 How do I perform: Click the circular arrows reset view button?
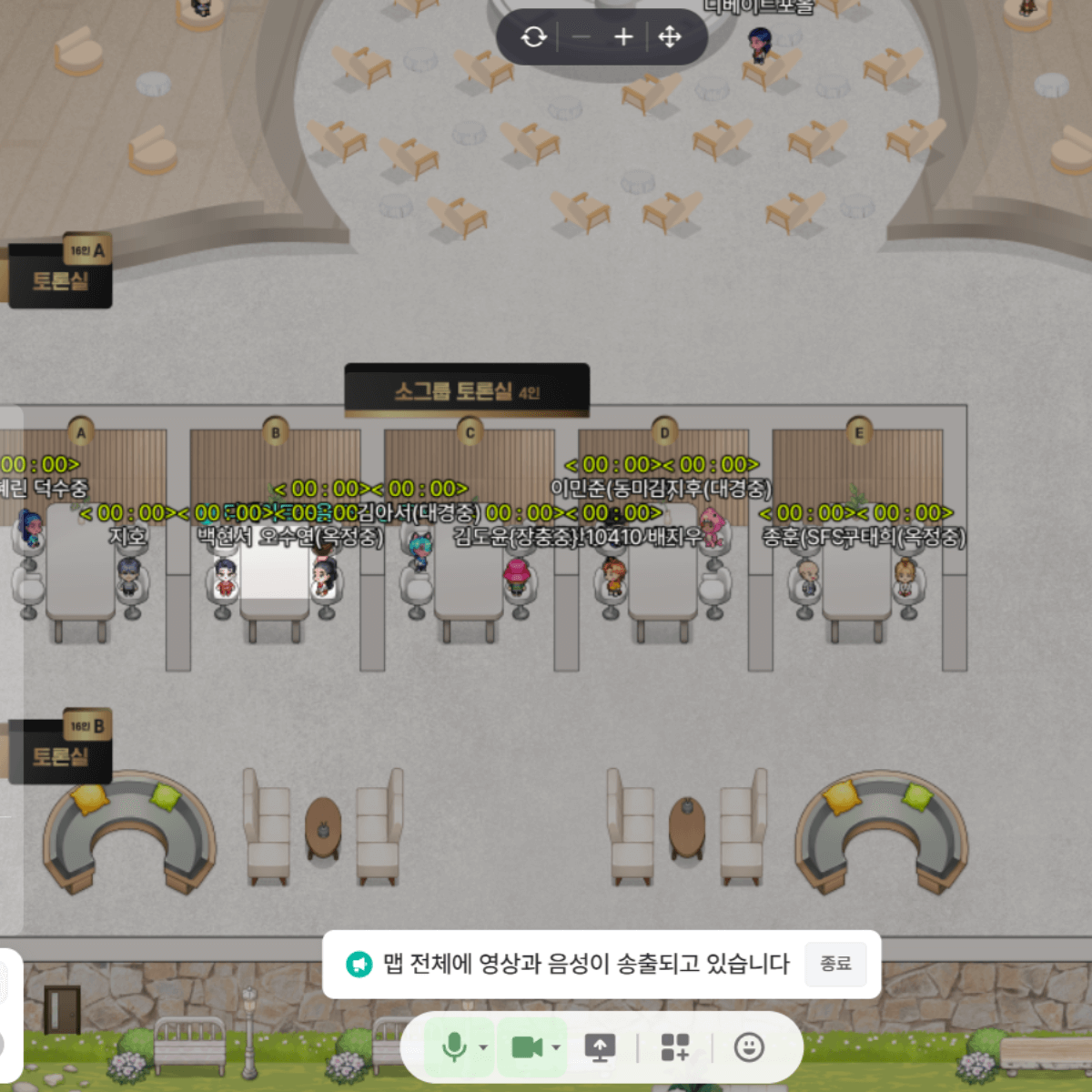tap(534, 37)
